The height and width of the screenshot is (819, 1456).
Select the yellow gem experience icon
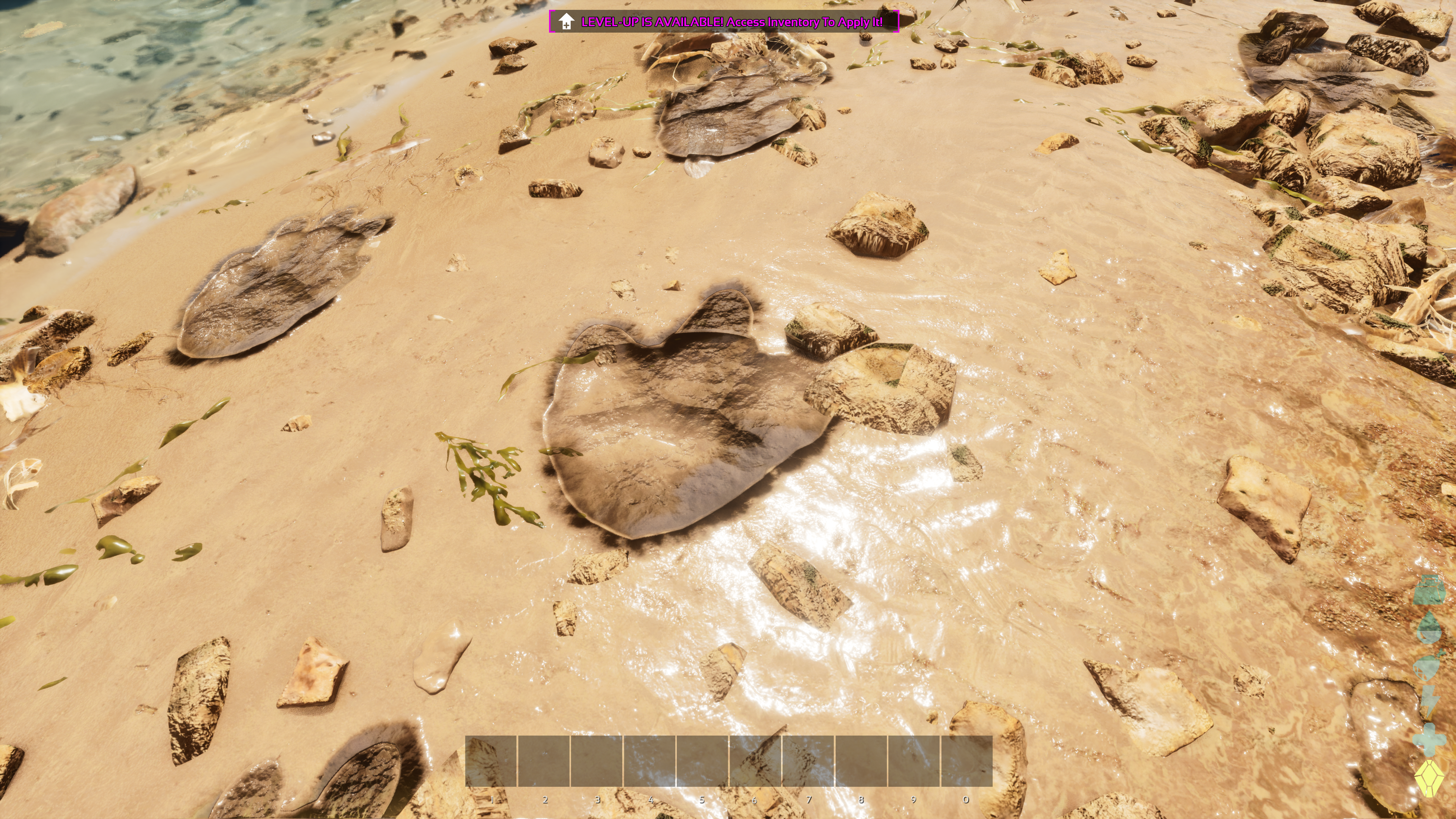(1429, 779)
